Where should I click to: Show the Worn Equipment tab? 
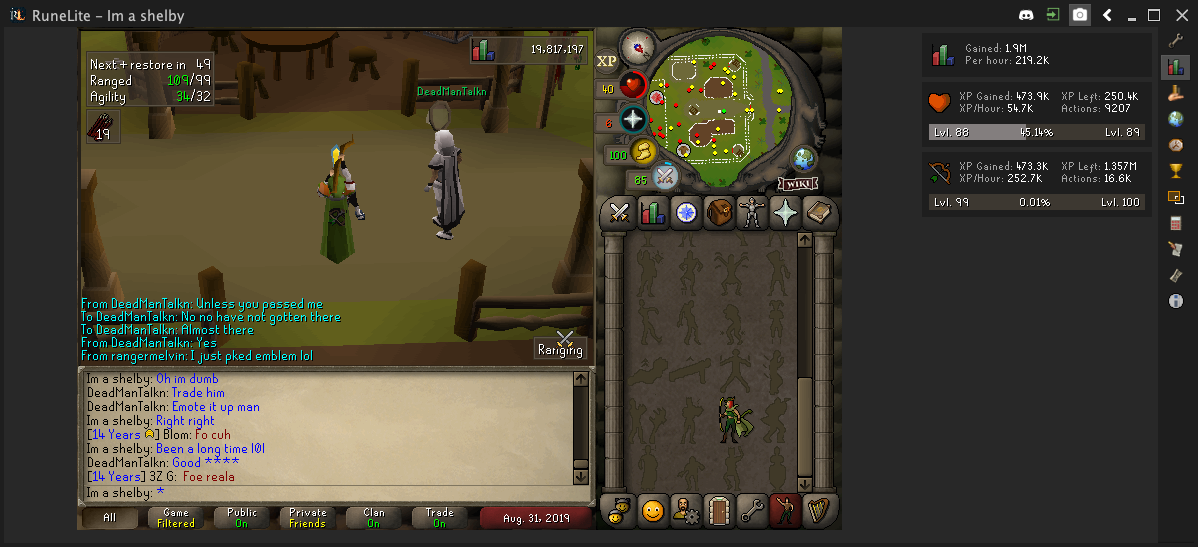tap(752, 212)
